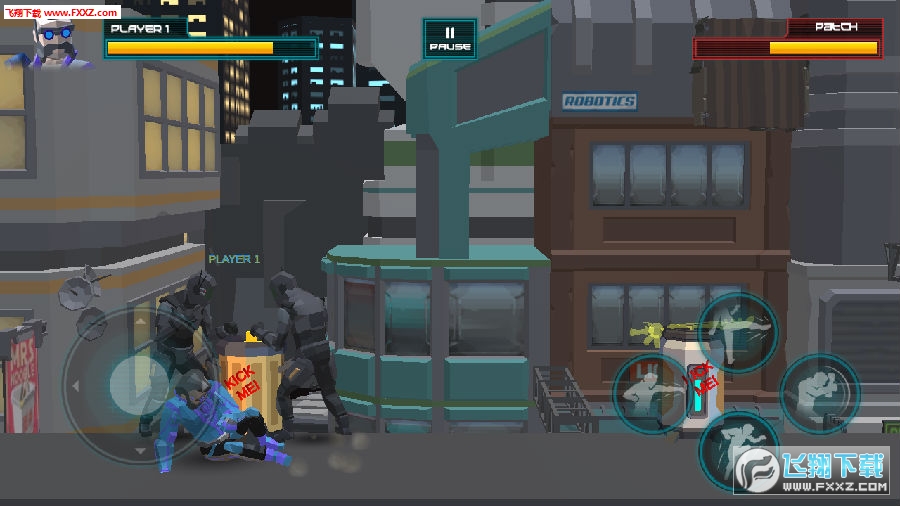Tap the virtual movement joystick

point(130,384)
